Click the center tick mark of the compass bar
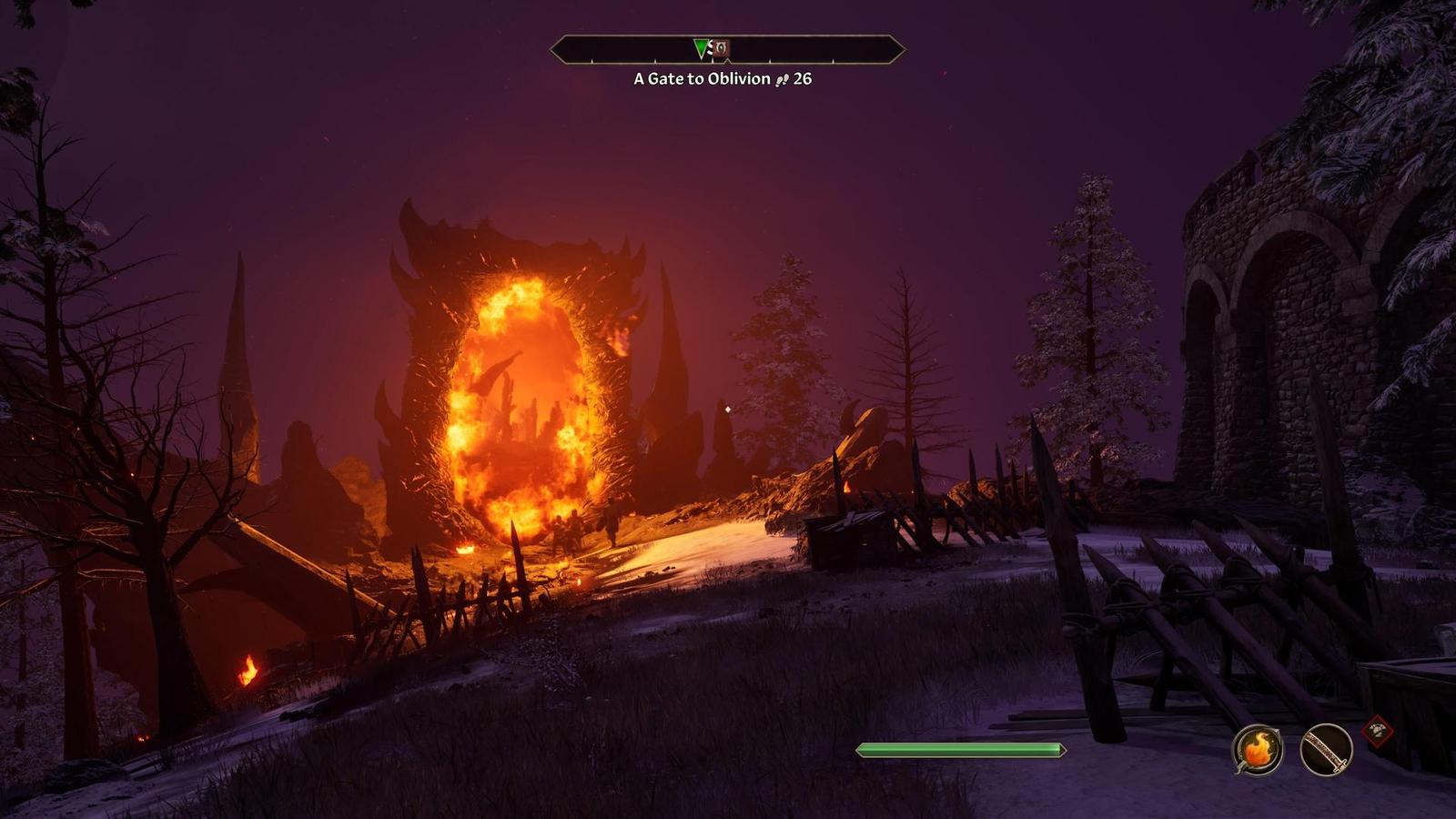Viewport: 1456px width, 819px height. tap(728, 61)
